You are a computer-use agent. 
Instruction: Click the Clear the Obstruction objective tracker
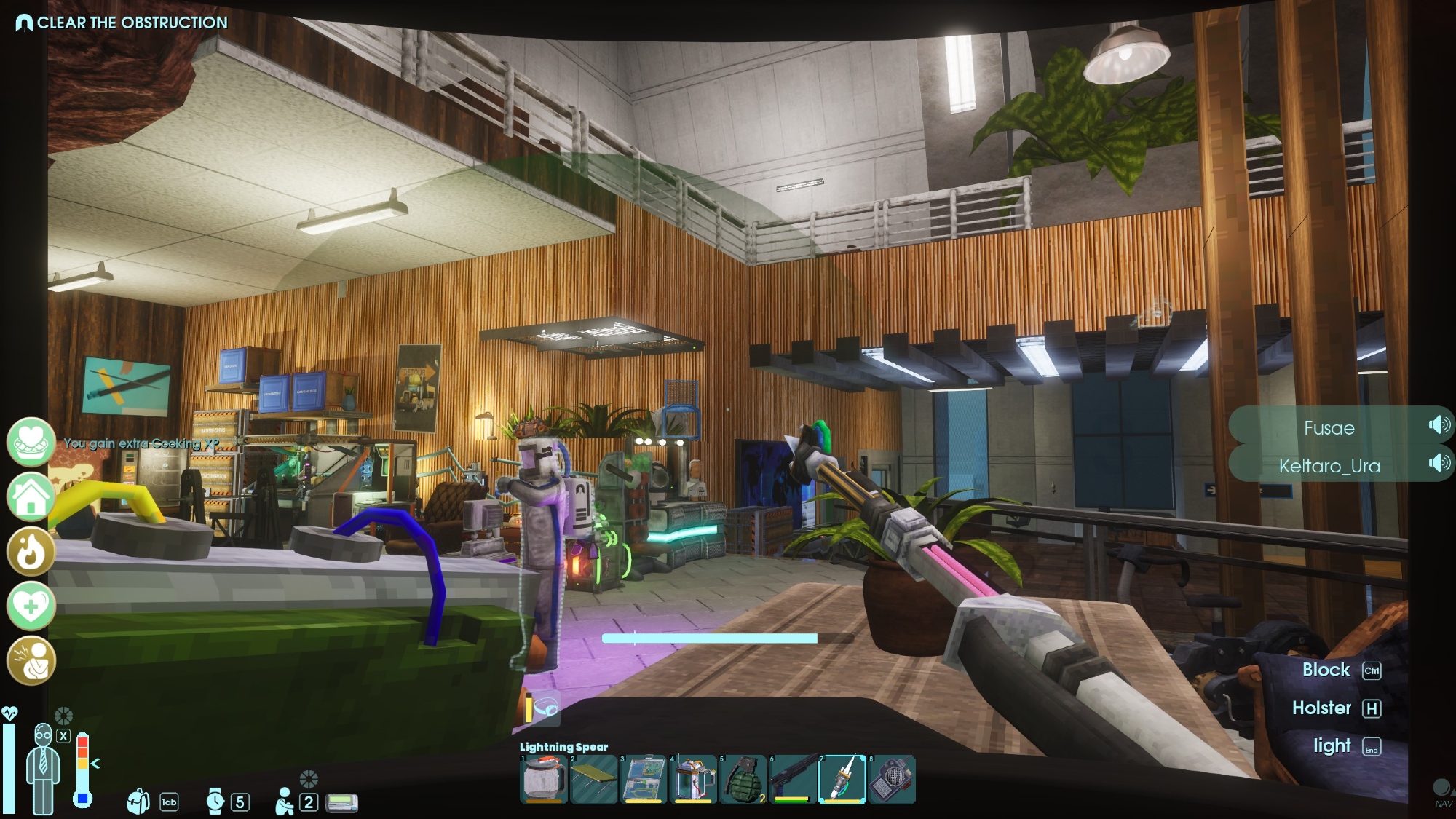(x=122, y=23)
